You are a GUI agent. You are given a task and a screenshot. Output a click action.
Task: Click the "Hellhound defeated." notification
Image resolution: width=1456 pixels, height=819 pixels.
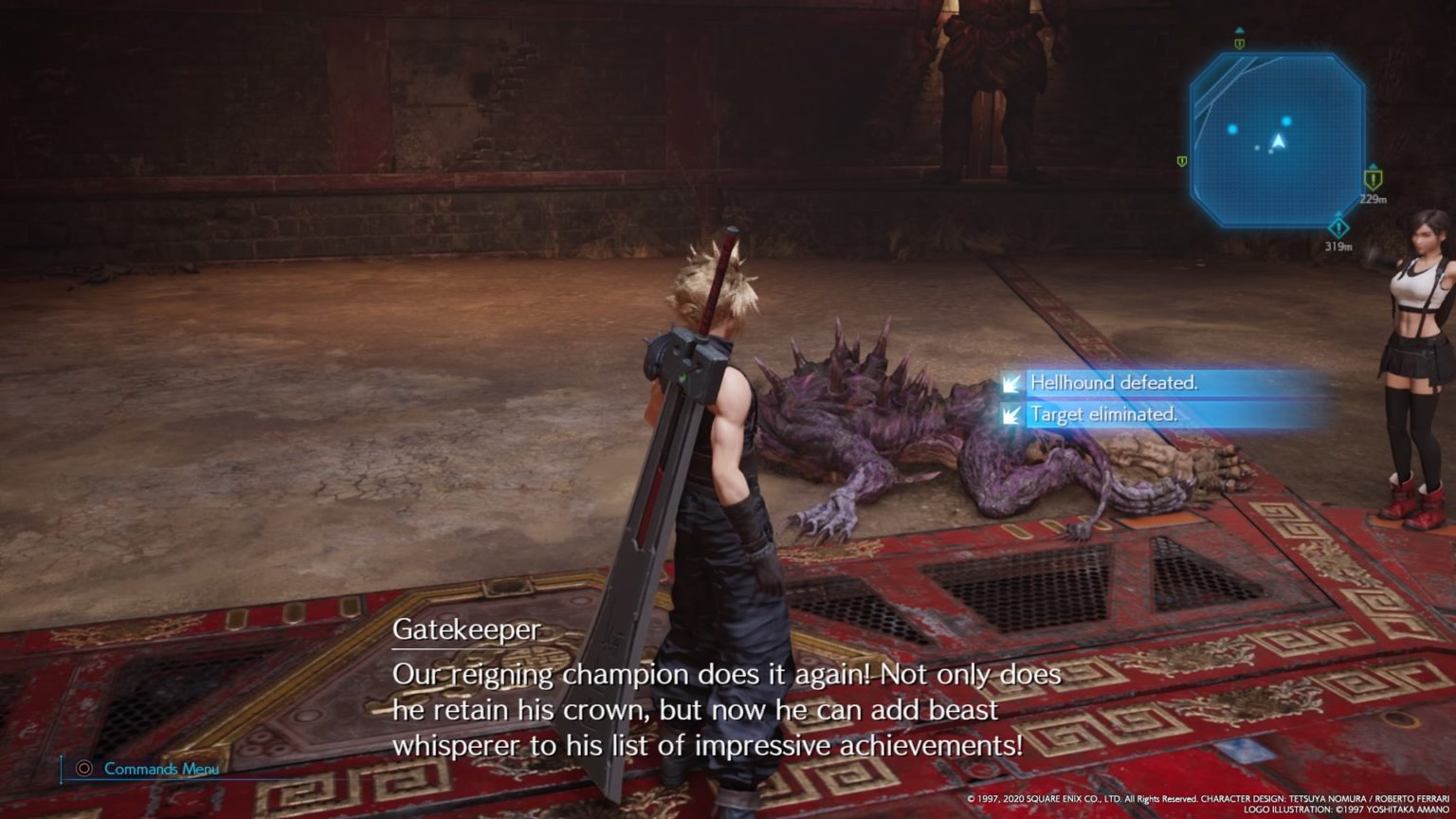pyautogui.click(x=1114, y=383)
